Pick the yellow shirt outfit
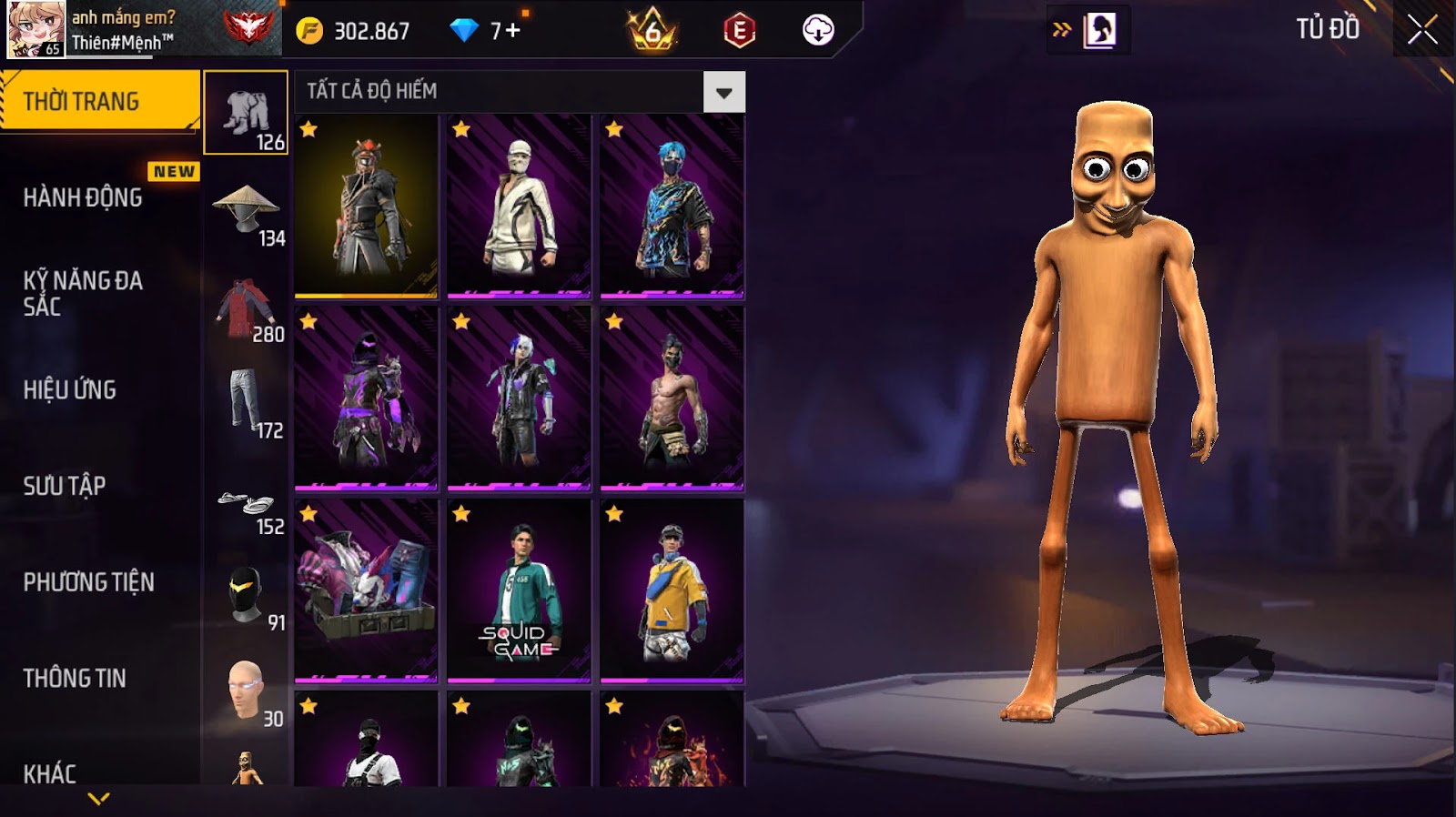The image size is (1456, 817). pos(672,590)
